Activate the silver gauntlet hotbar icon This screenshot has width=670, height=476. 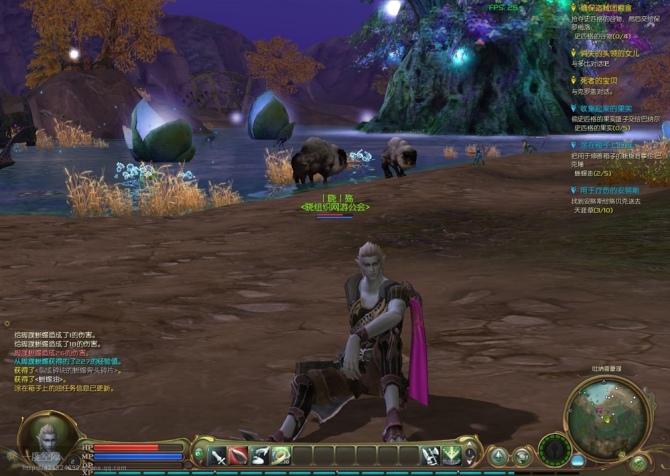(x=430, y=456)
